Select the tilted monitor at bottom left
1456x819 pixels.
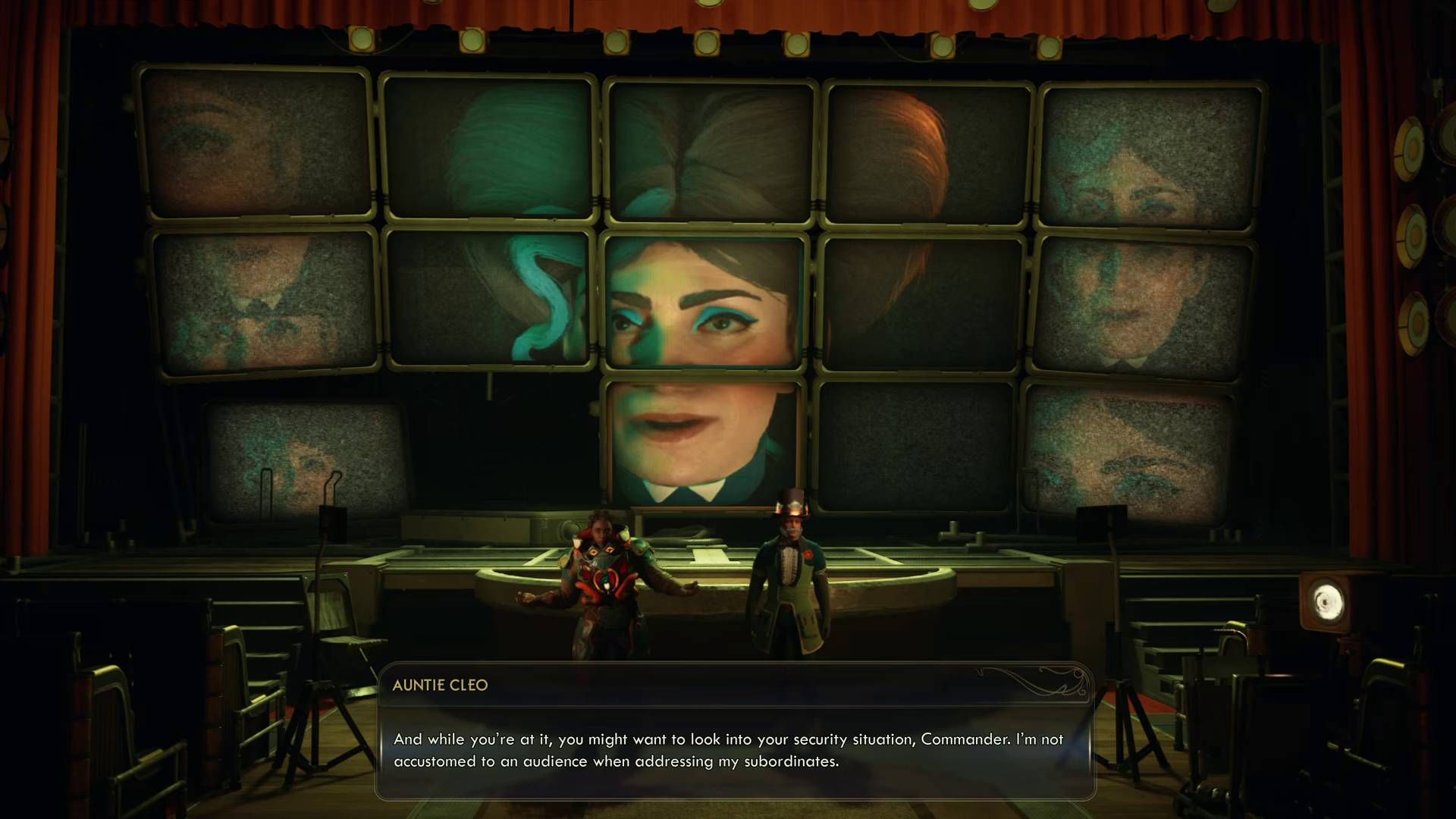pos(303,455)
